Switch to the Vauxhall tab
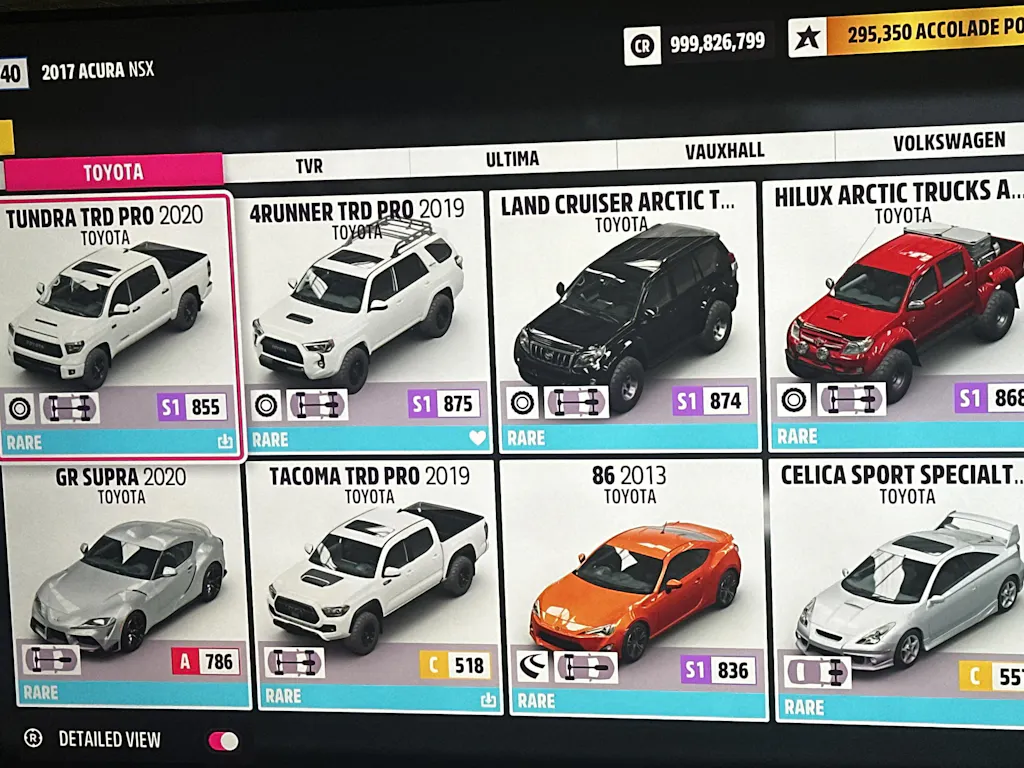This screenshot has width=1024, height=768. (x=724, y=151)
